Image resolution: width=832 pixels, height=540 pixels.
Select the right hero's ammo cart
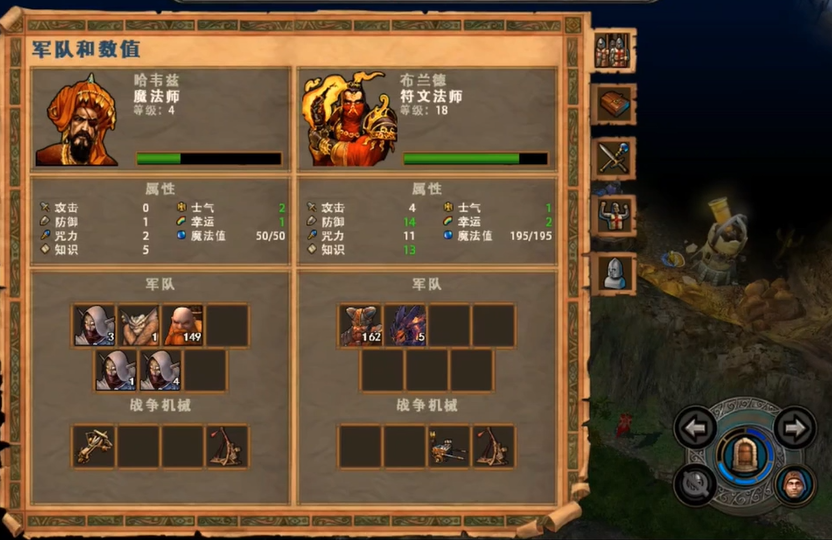tap(448, 446)
